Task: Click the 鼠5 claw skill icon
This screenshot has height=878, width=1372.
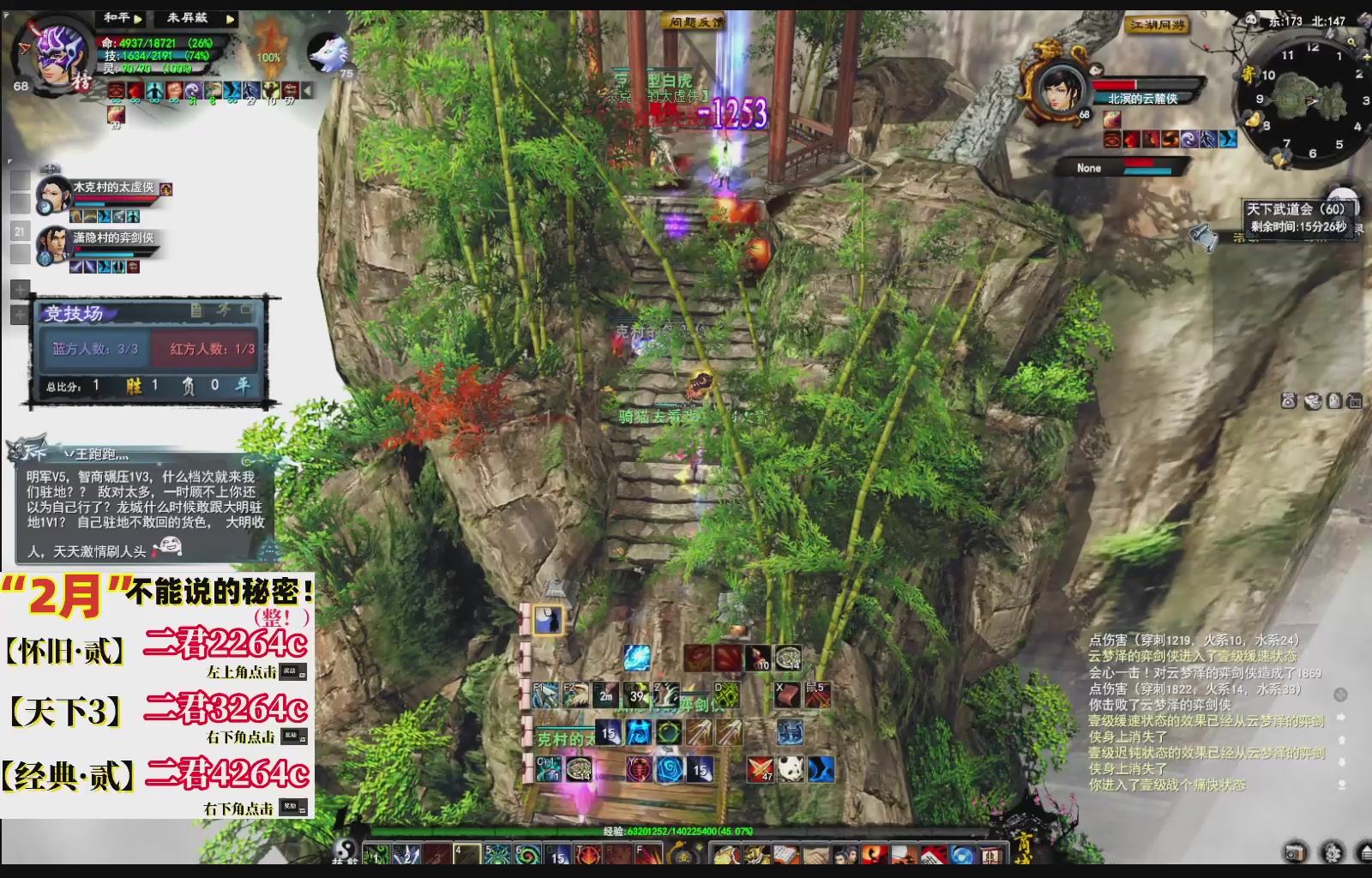Action: coord(816,695)
